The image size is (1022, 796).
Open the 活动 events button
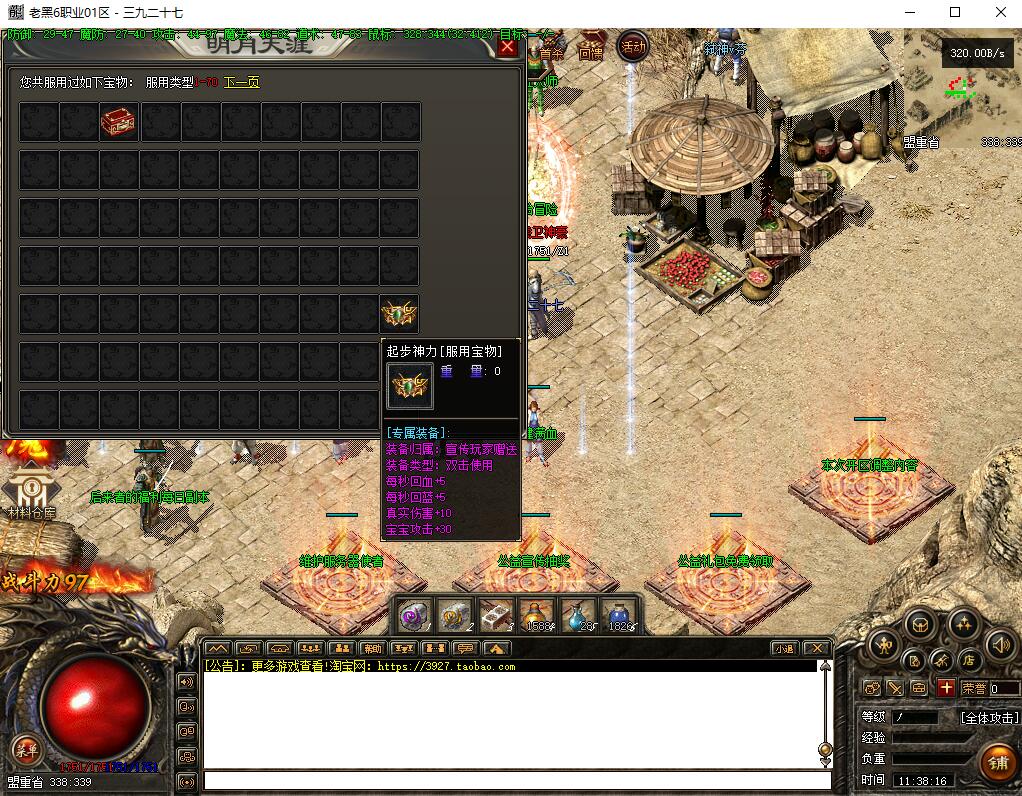[633, 46]
